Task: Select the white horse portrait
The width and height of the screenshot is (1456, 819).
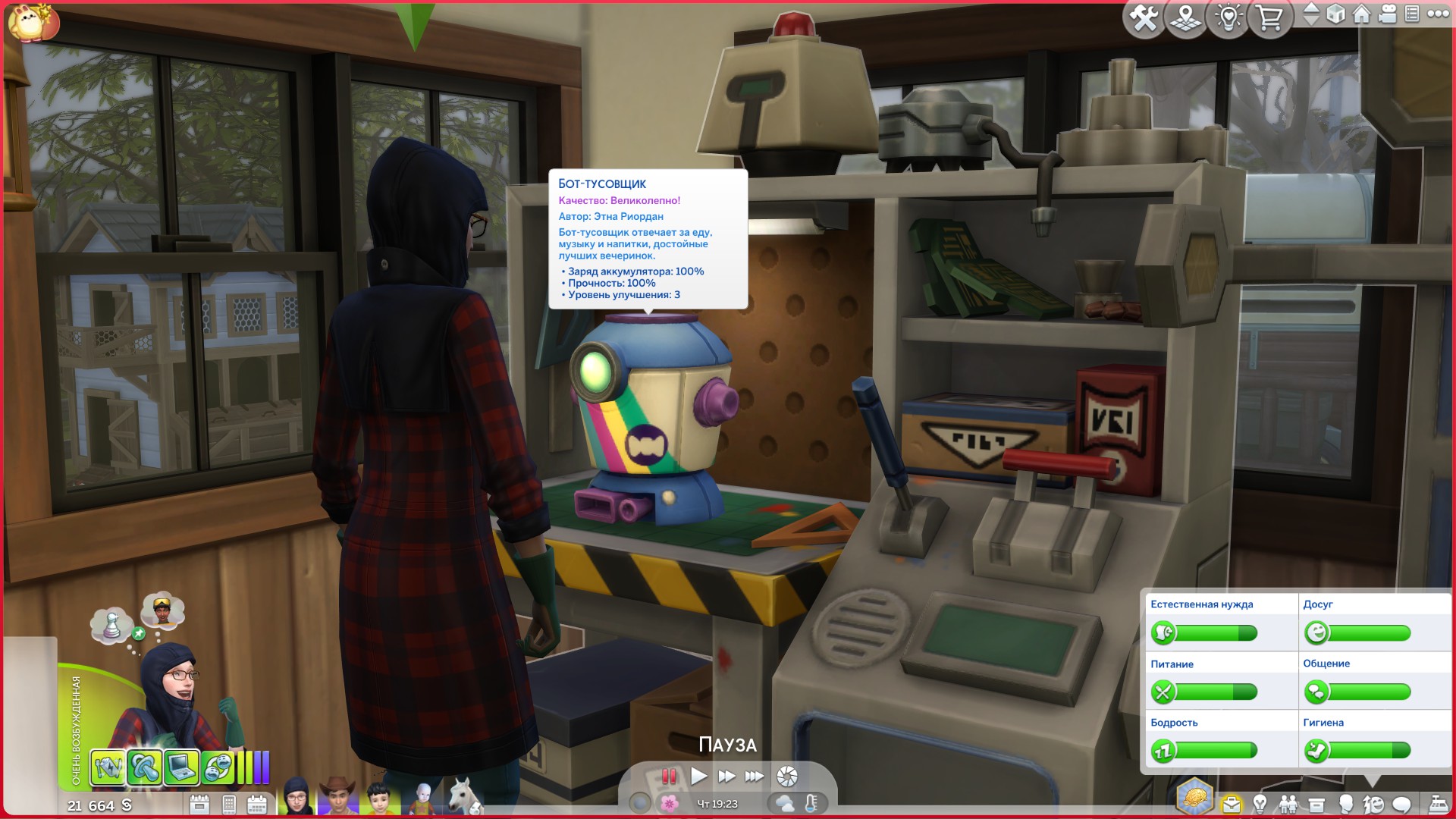Action: coord(463,797)
